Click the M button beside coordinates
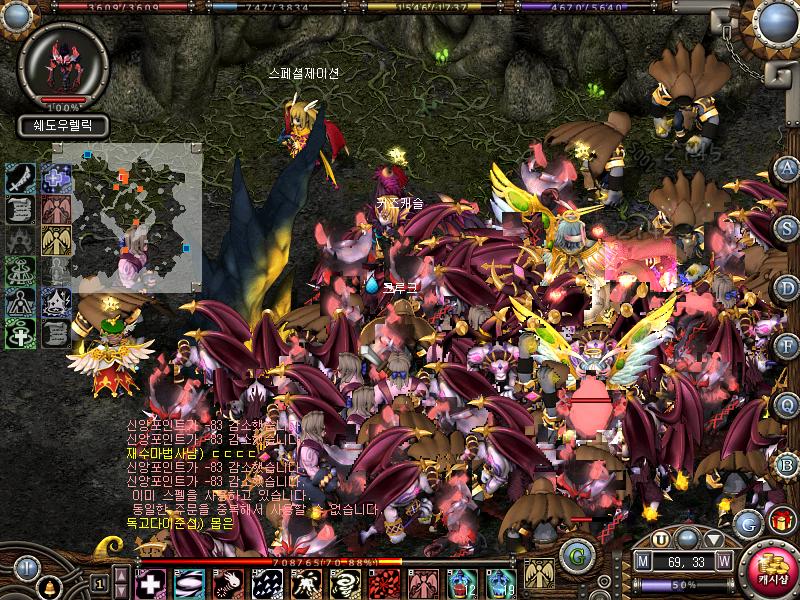 pyautogui.click(x=643, y=560)
